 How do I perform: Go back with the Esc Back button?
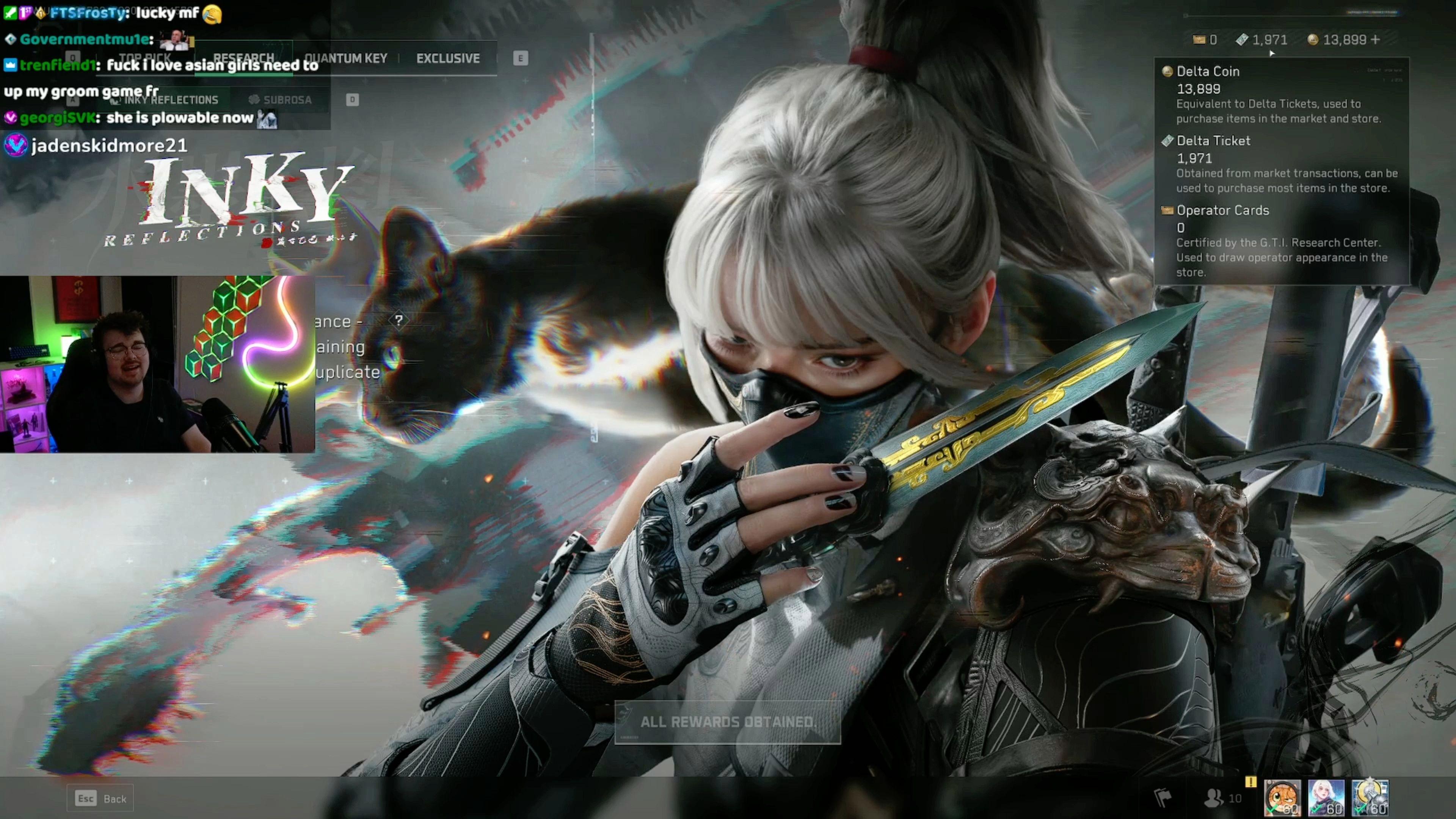click(100, 798)
